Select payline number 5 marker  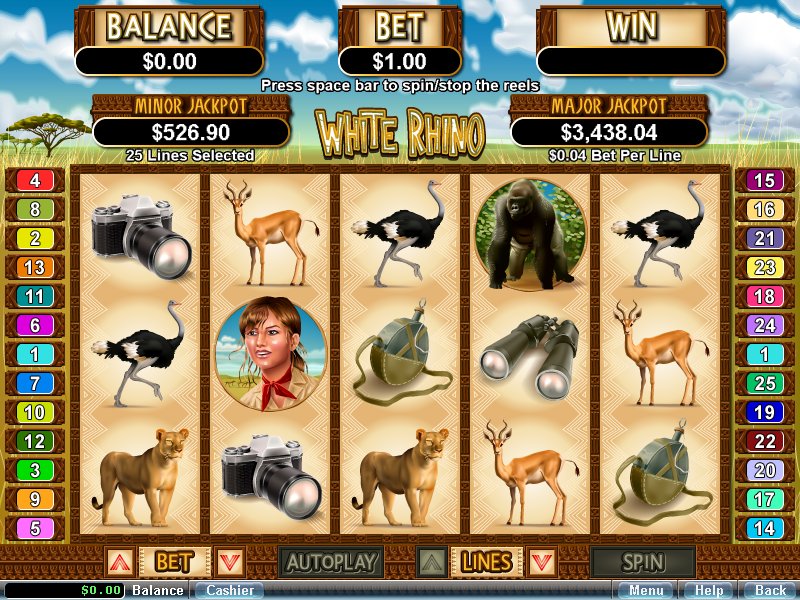35,529
